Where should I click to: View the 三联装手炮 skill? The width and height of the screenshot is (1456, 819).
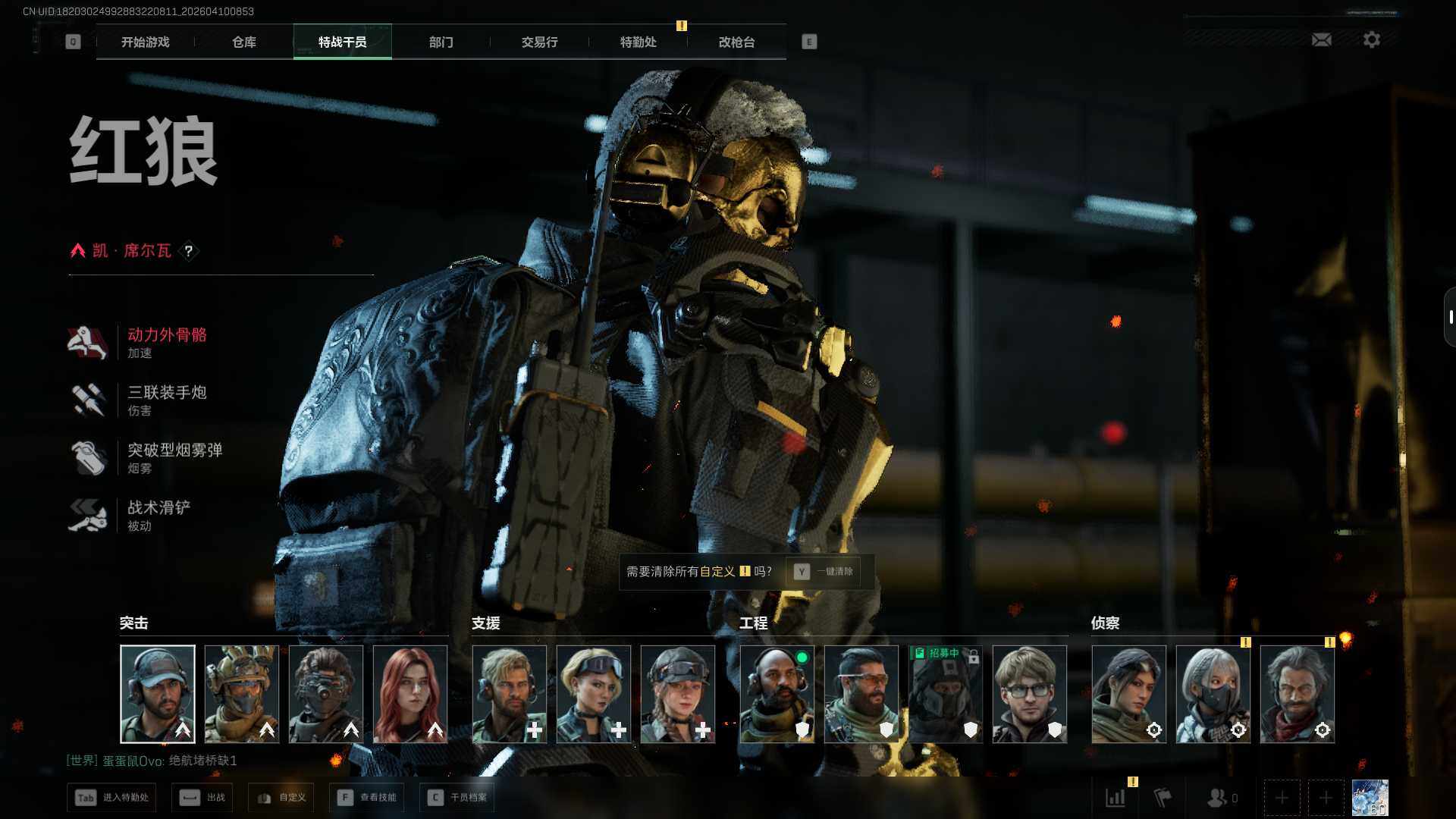click(x=167, y=400)
